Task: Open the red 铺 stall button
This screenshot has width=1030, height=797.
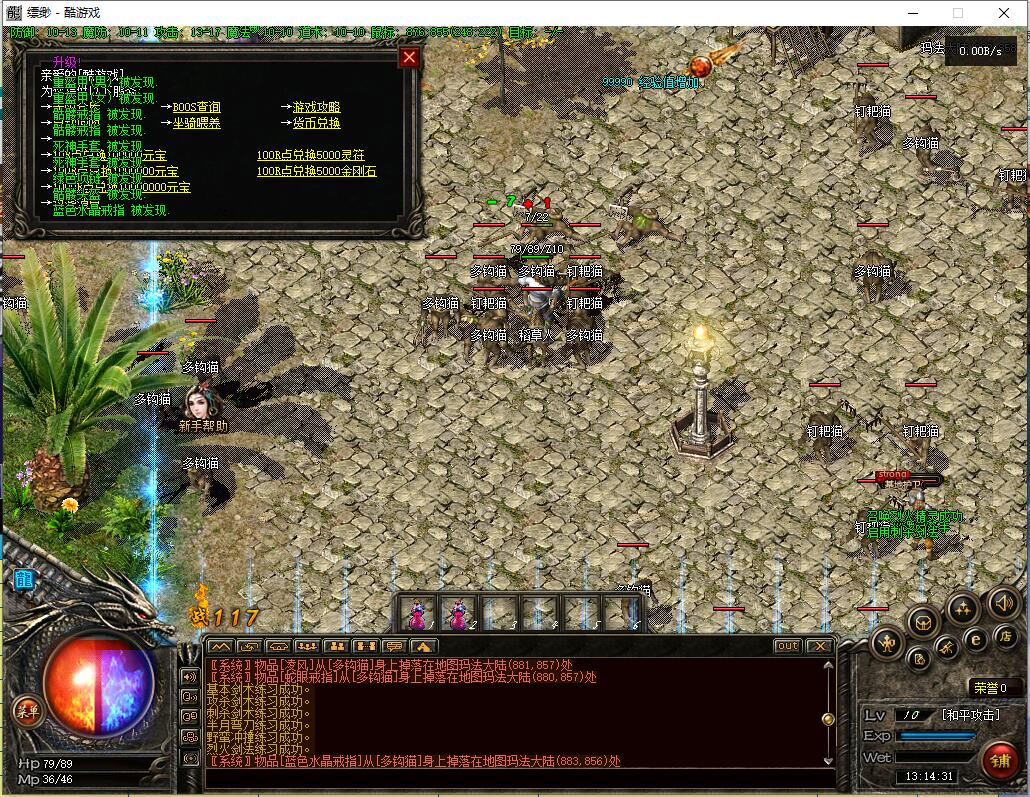Action: click(999, 761)
